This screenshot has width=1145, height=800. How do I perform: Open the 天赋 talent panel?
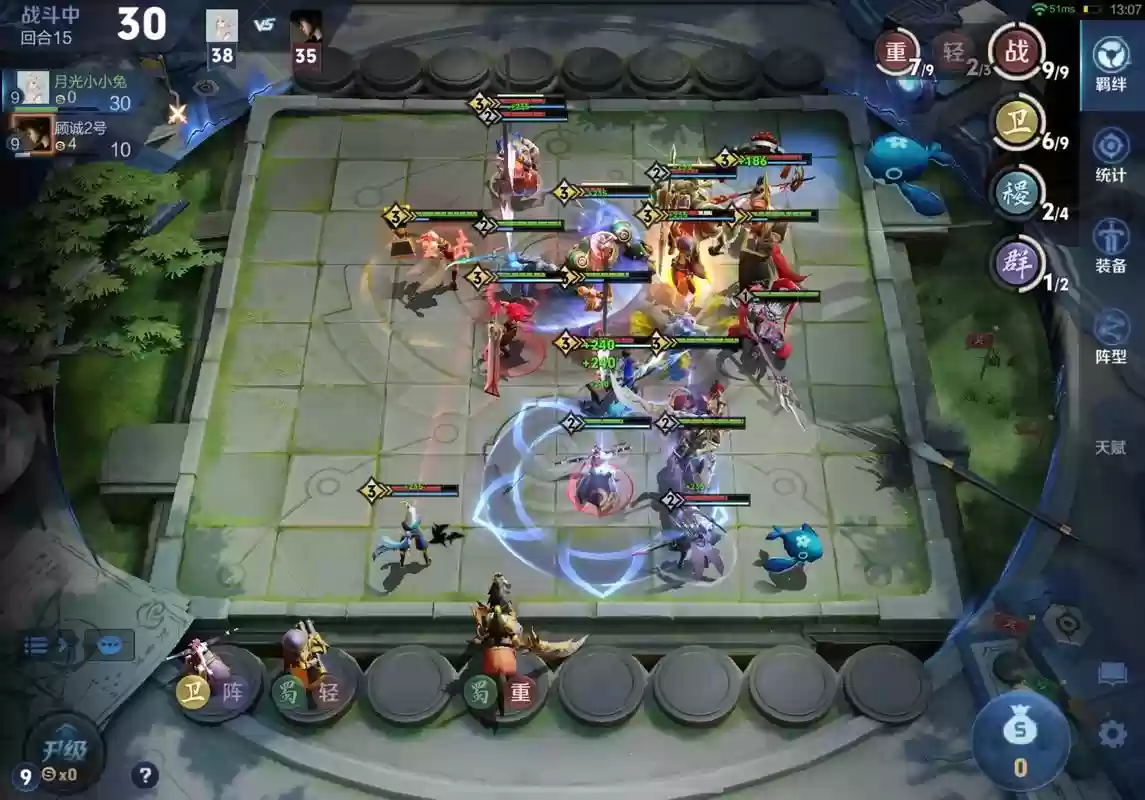(x=1111, y=447)
